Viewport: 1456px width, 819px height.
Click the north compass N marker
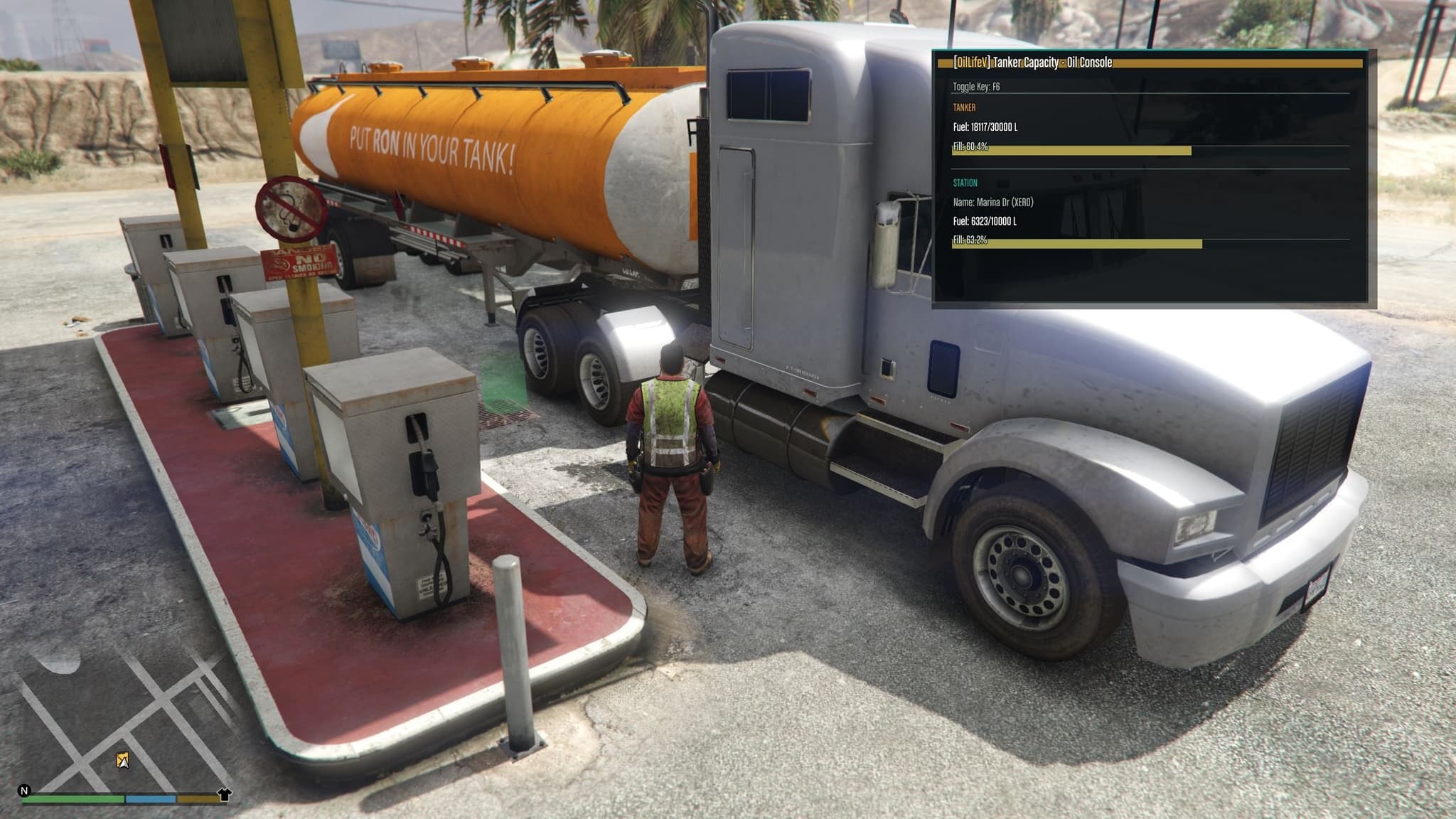[x=24, y=791]
